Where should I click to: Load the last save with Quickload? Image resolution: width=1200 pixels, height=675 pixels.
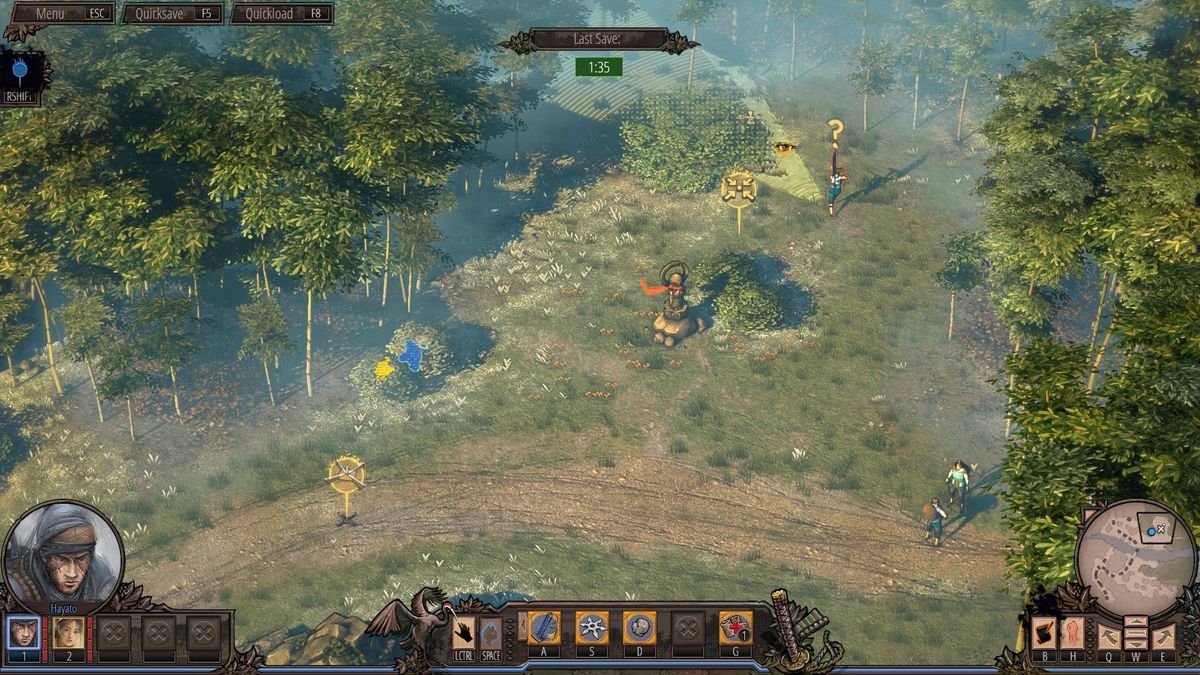[x=282, y=14]
